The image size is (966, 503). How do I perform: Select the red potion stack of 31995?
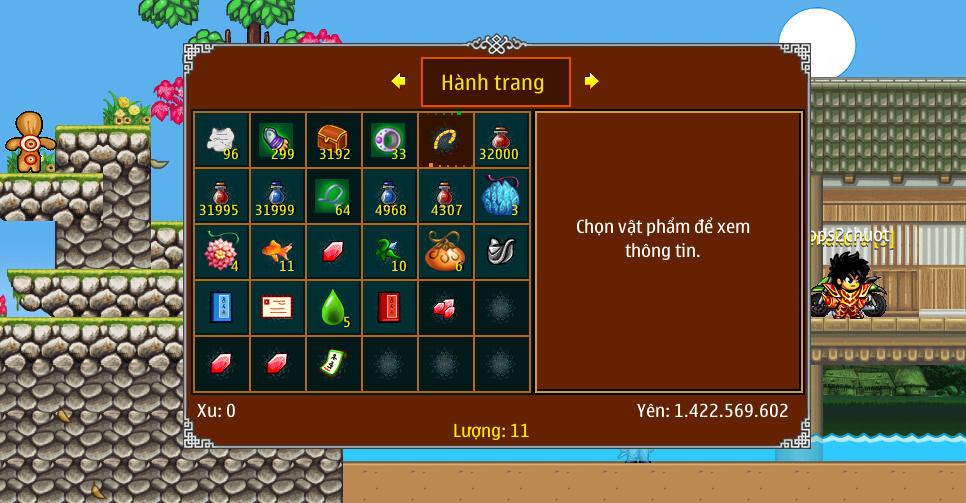coord(222,195)
